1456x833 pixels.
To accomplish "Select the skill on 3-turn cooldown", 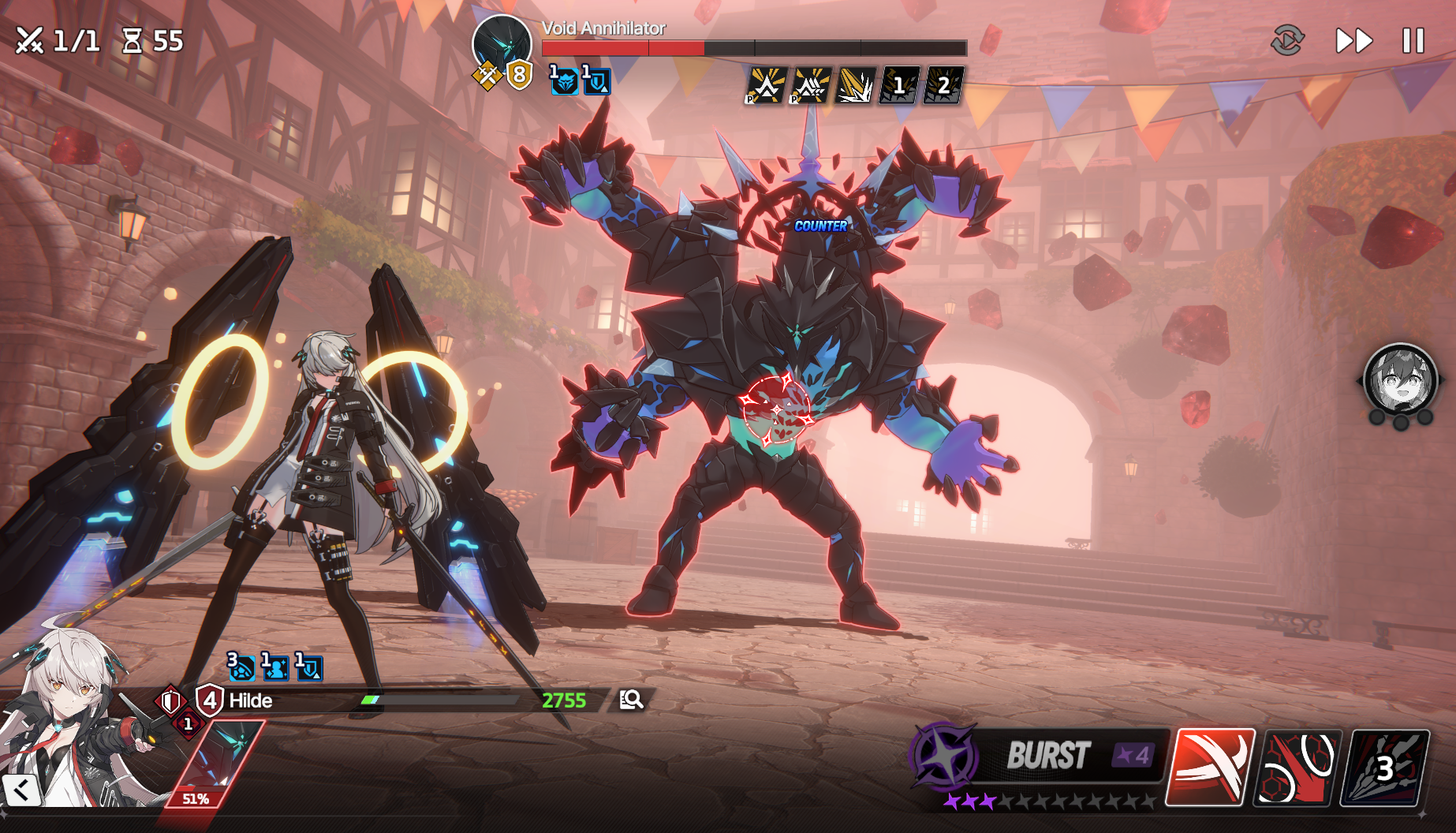I will pyautogui.click(x=1387, y=768).
